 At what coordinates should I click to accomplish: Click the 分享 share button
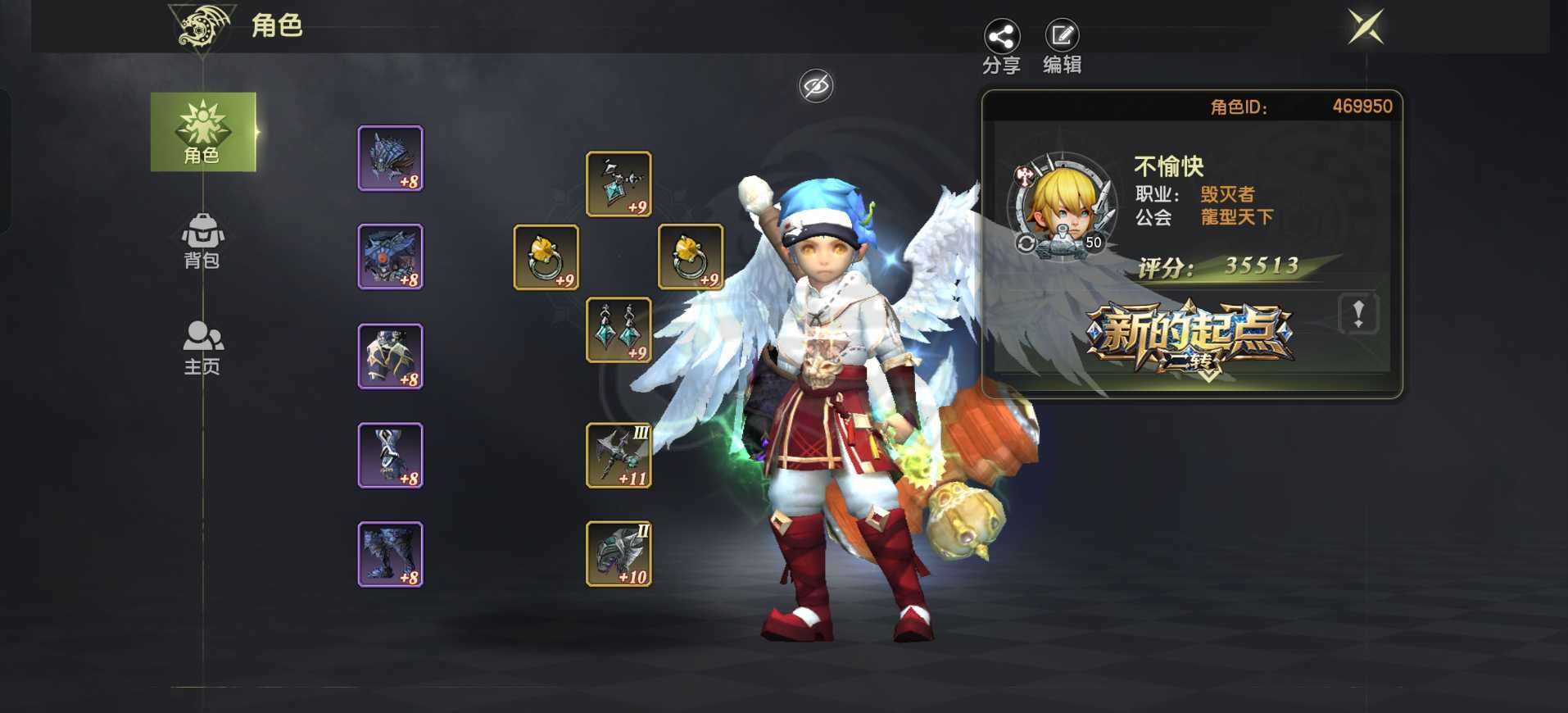coord(1001,47)
